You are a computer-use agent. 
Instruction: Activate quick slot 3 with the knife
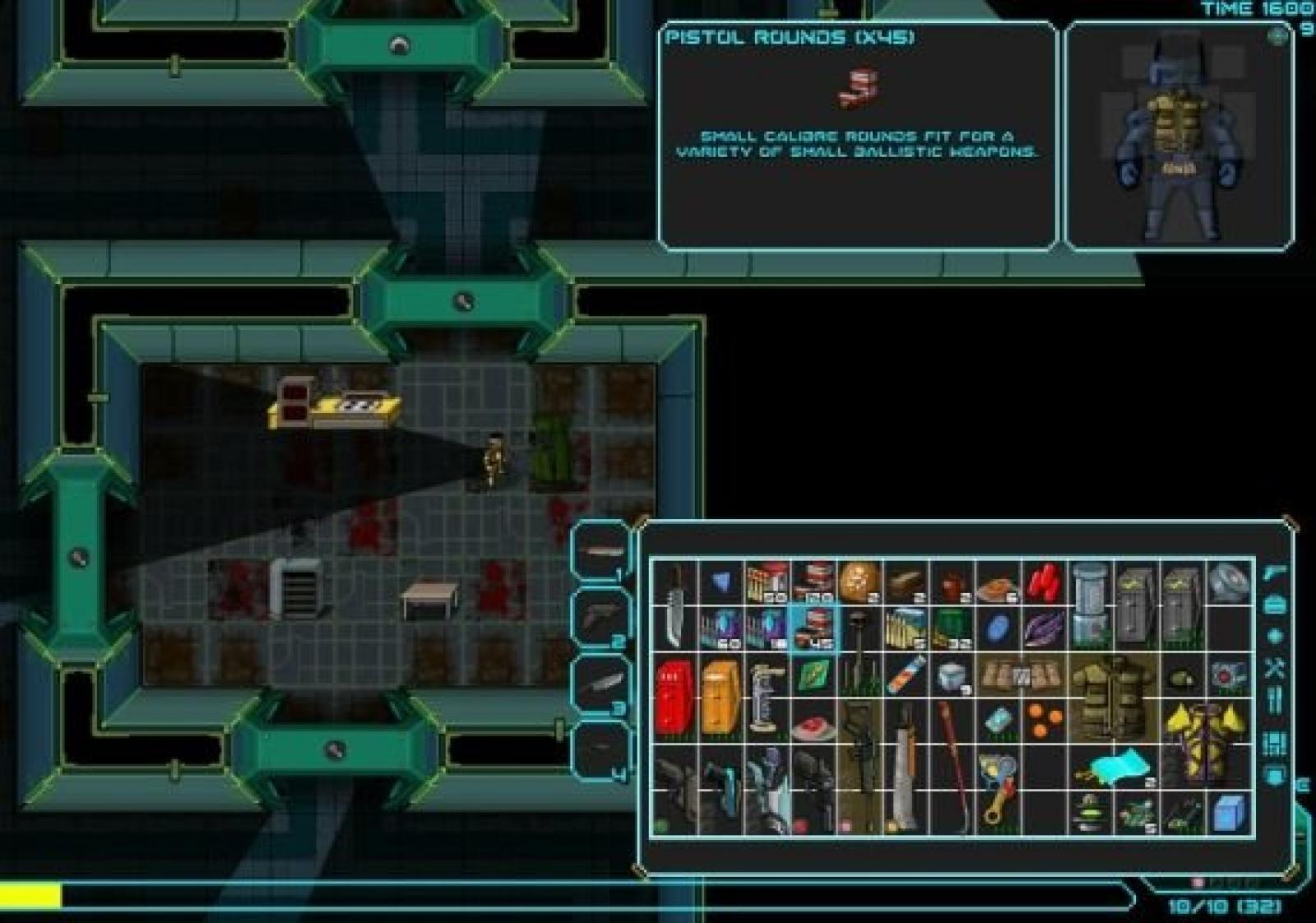600,684
